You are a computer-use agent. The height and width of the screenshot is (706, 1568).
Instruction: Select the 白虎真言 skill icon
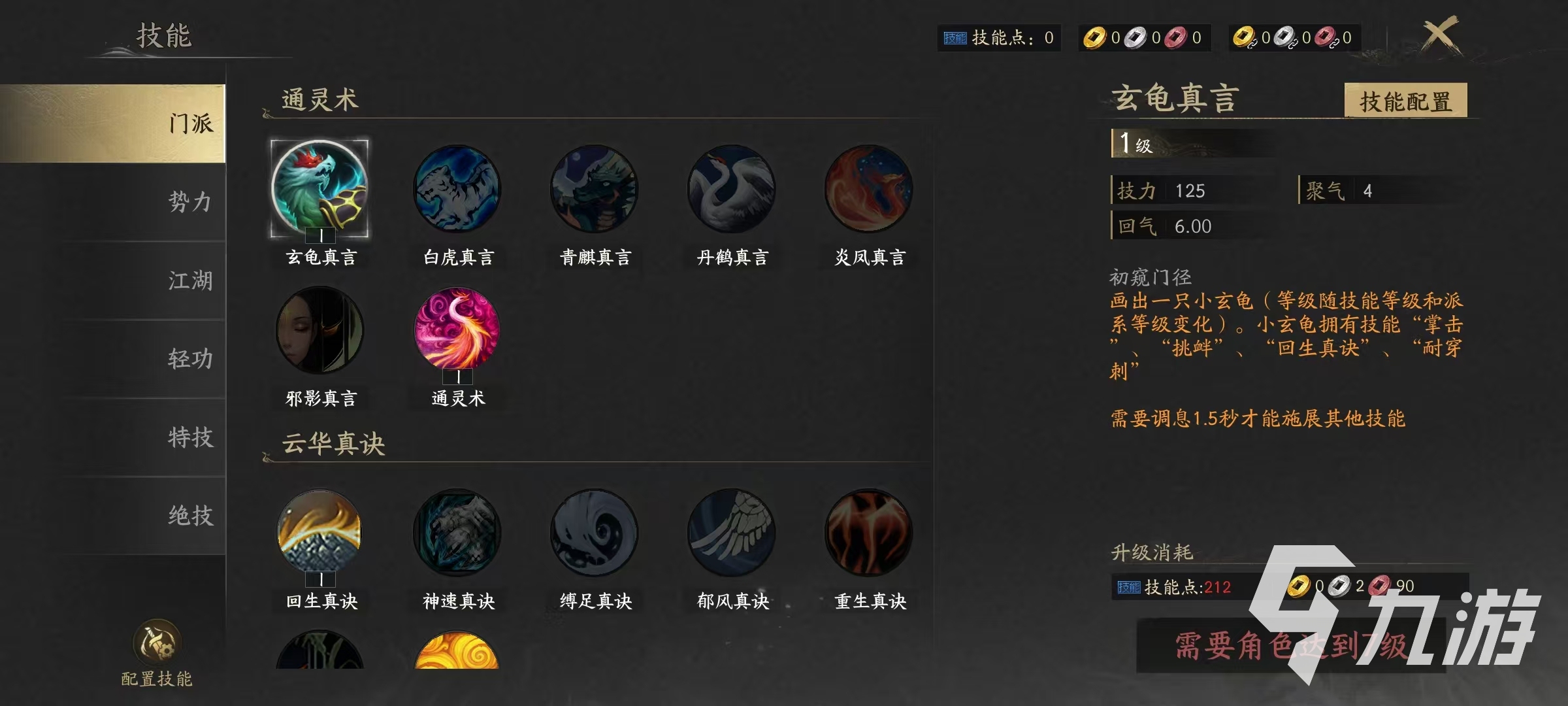457,190
